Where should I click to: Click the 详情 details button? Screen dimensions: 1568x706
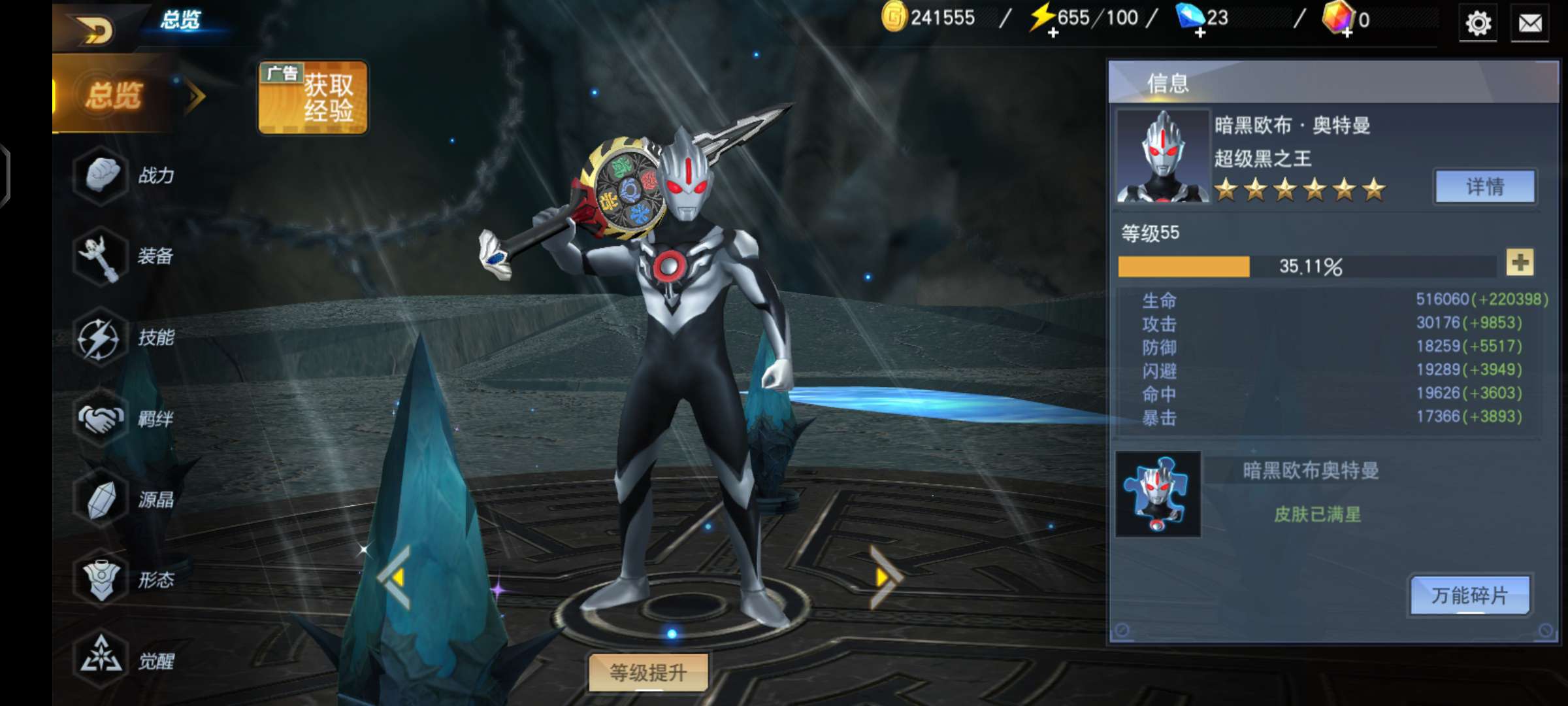pyautogui.click(x=1484, y=187)
